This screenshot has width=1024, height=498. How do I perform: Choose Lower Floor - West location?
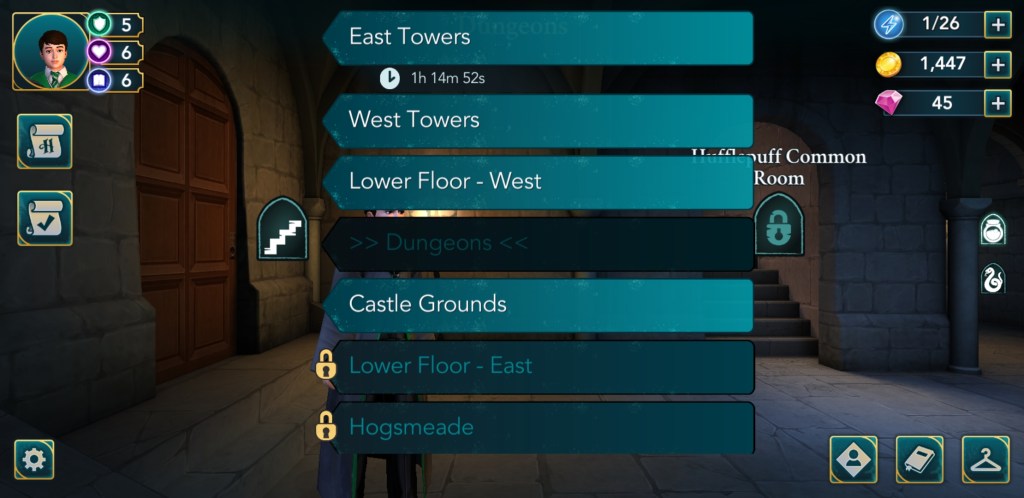(x=540, y=182)
